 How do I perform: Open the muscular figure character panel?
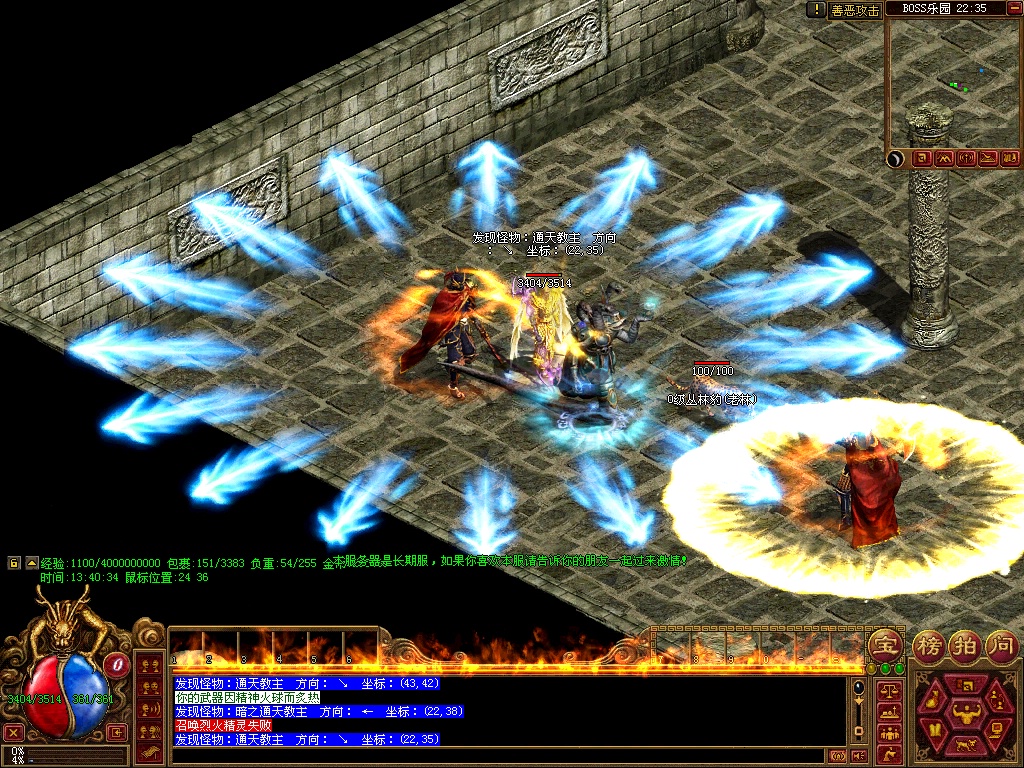click(x=965, y=714)
